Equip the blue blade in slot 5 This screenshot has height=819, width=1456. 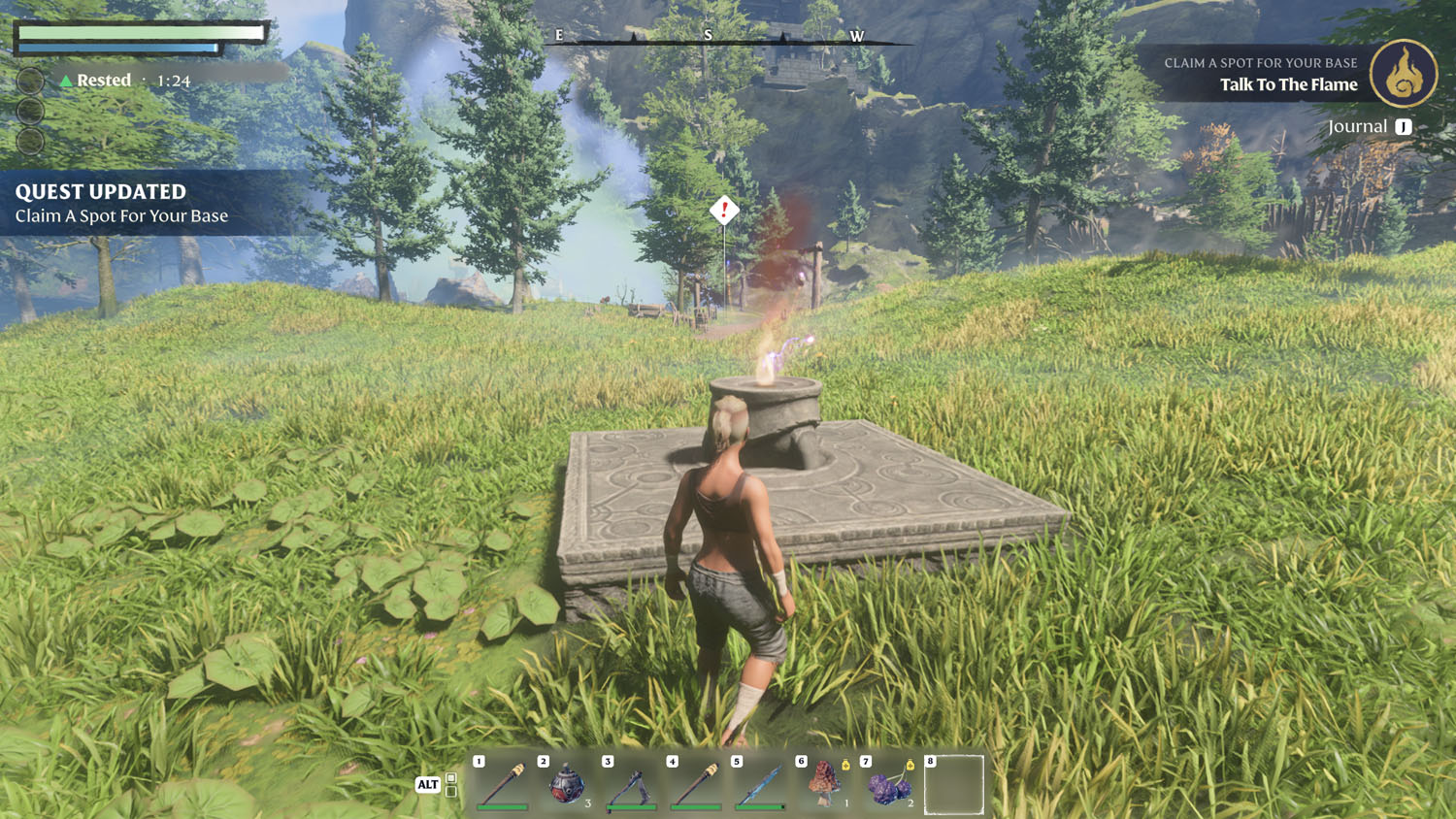[760, 783]
